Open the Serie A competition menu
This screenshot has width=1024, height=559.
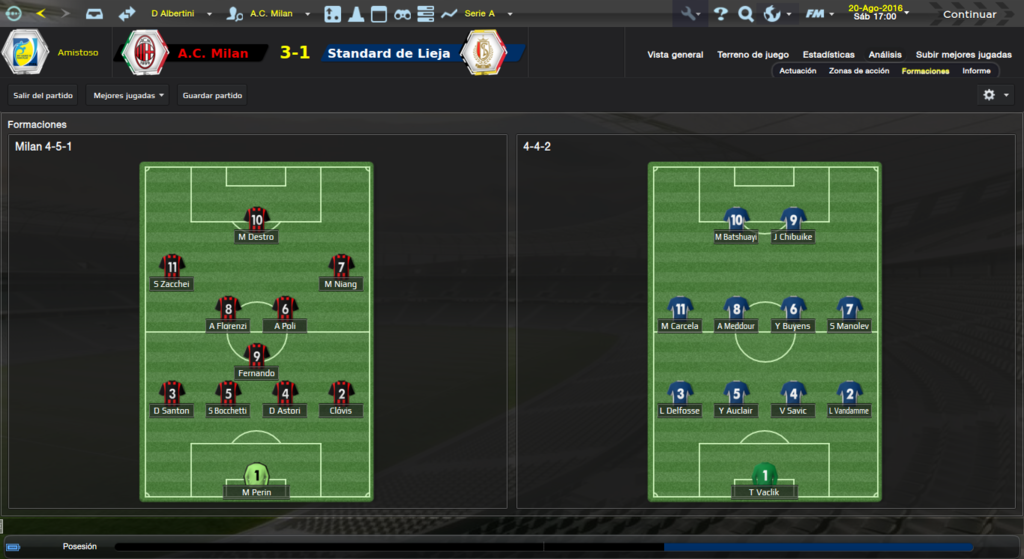(x=487, y=14)
